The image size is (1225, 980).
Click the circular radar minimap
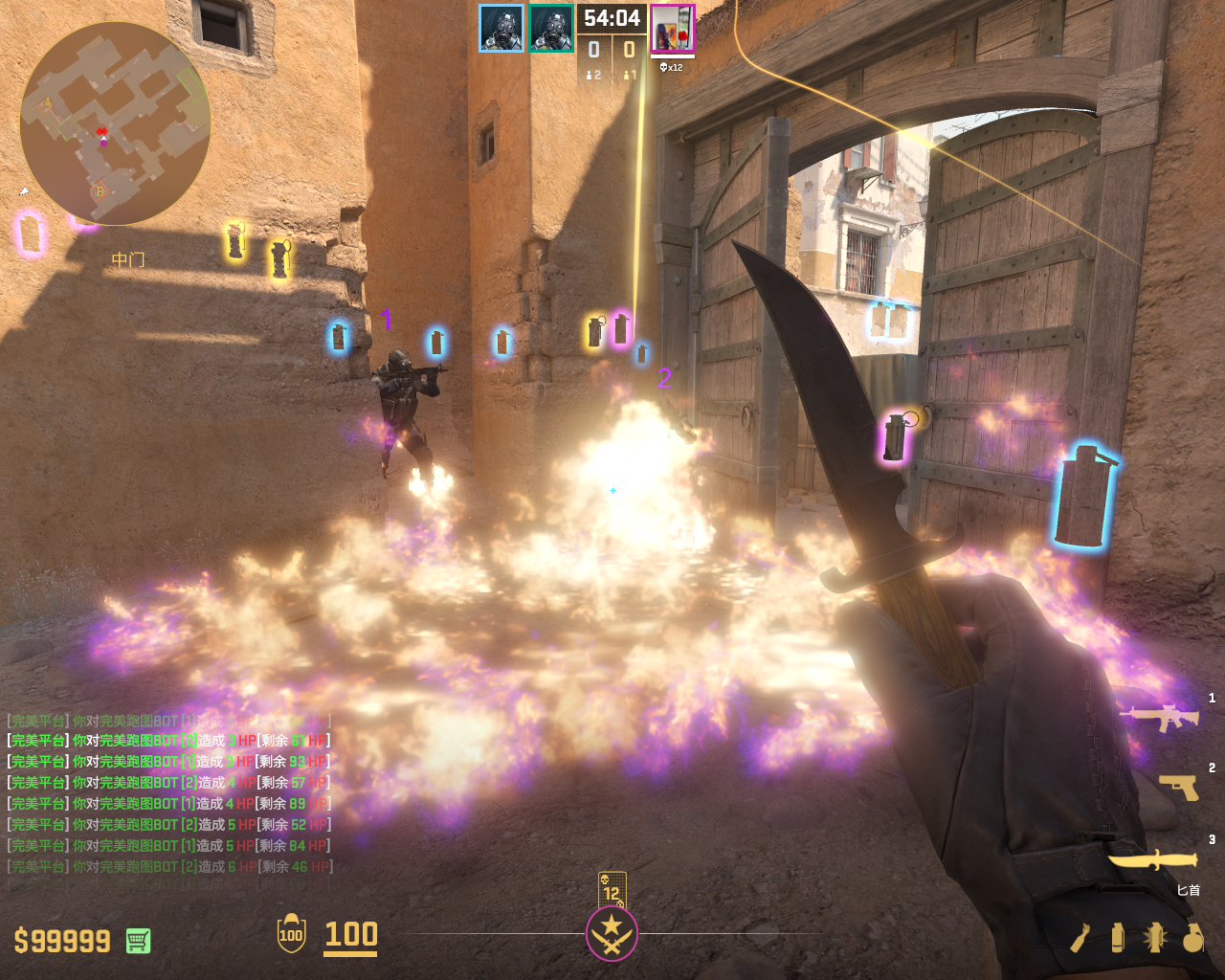pyautogui.click(x=115, y=124)
